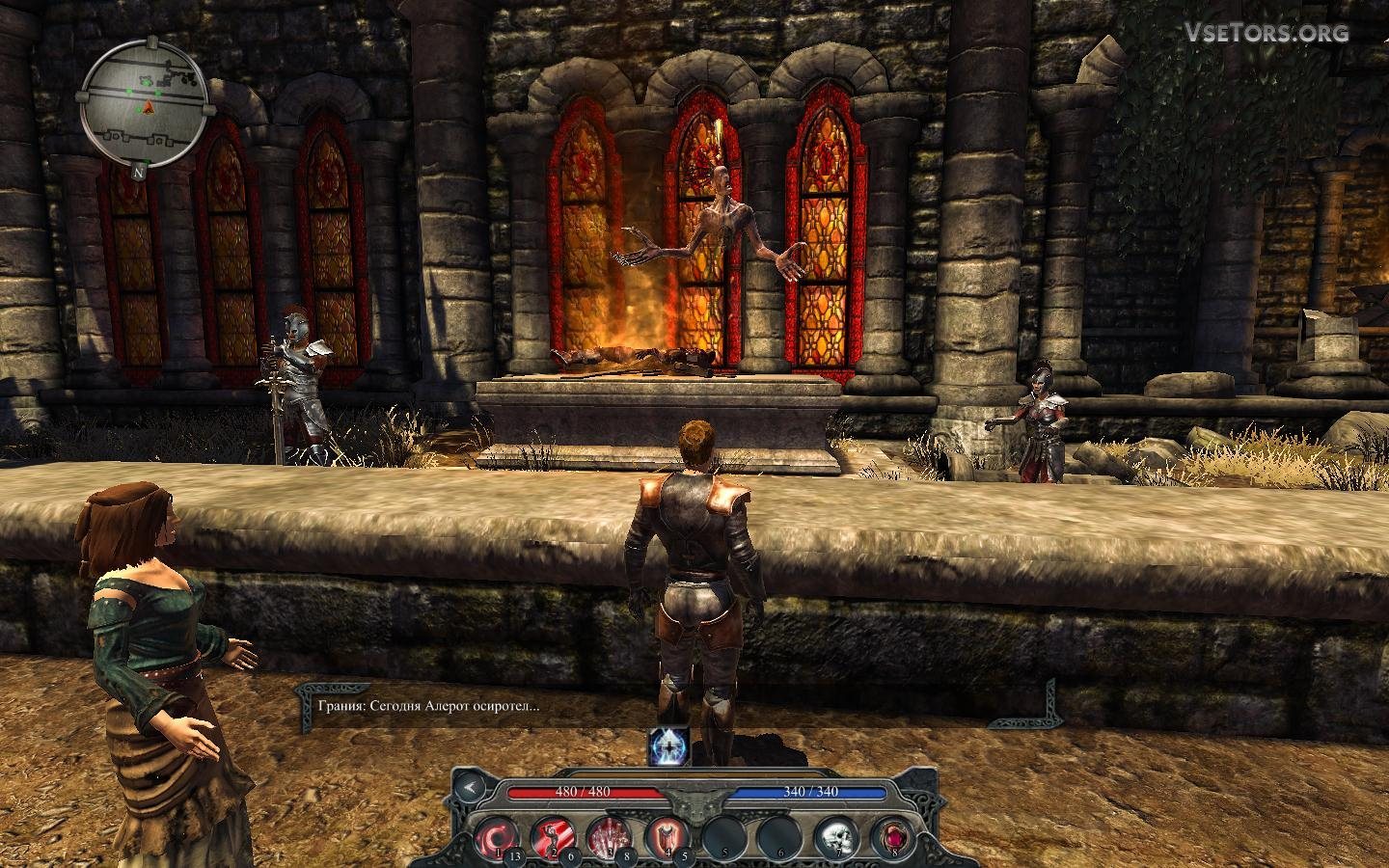
Task: Trigger the red spikes skill in slot 3
Action: [609, 834]
